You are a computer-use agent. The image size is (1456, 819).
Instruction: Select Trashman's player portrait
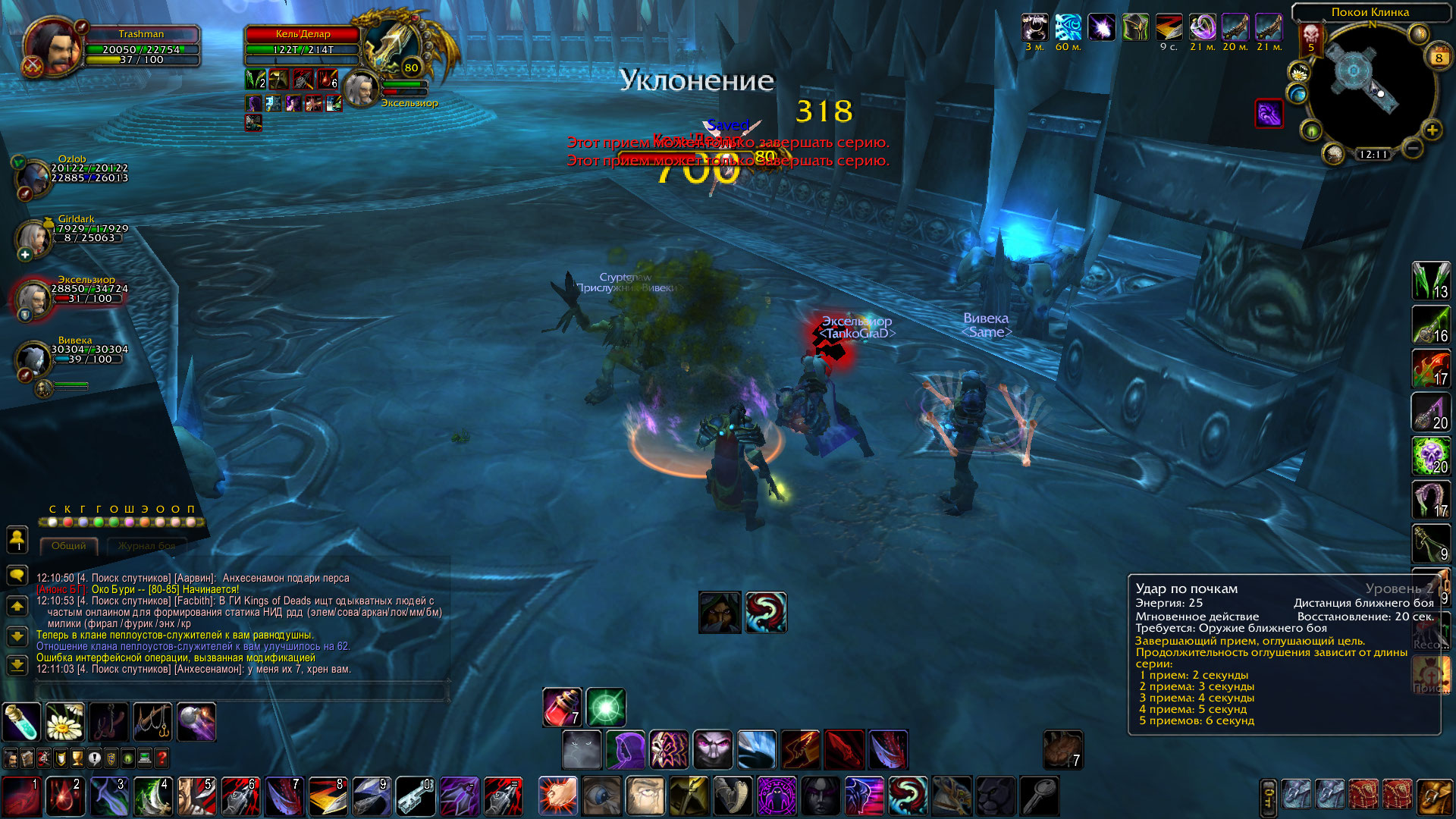pyautogui.click(x=52, y=47)
